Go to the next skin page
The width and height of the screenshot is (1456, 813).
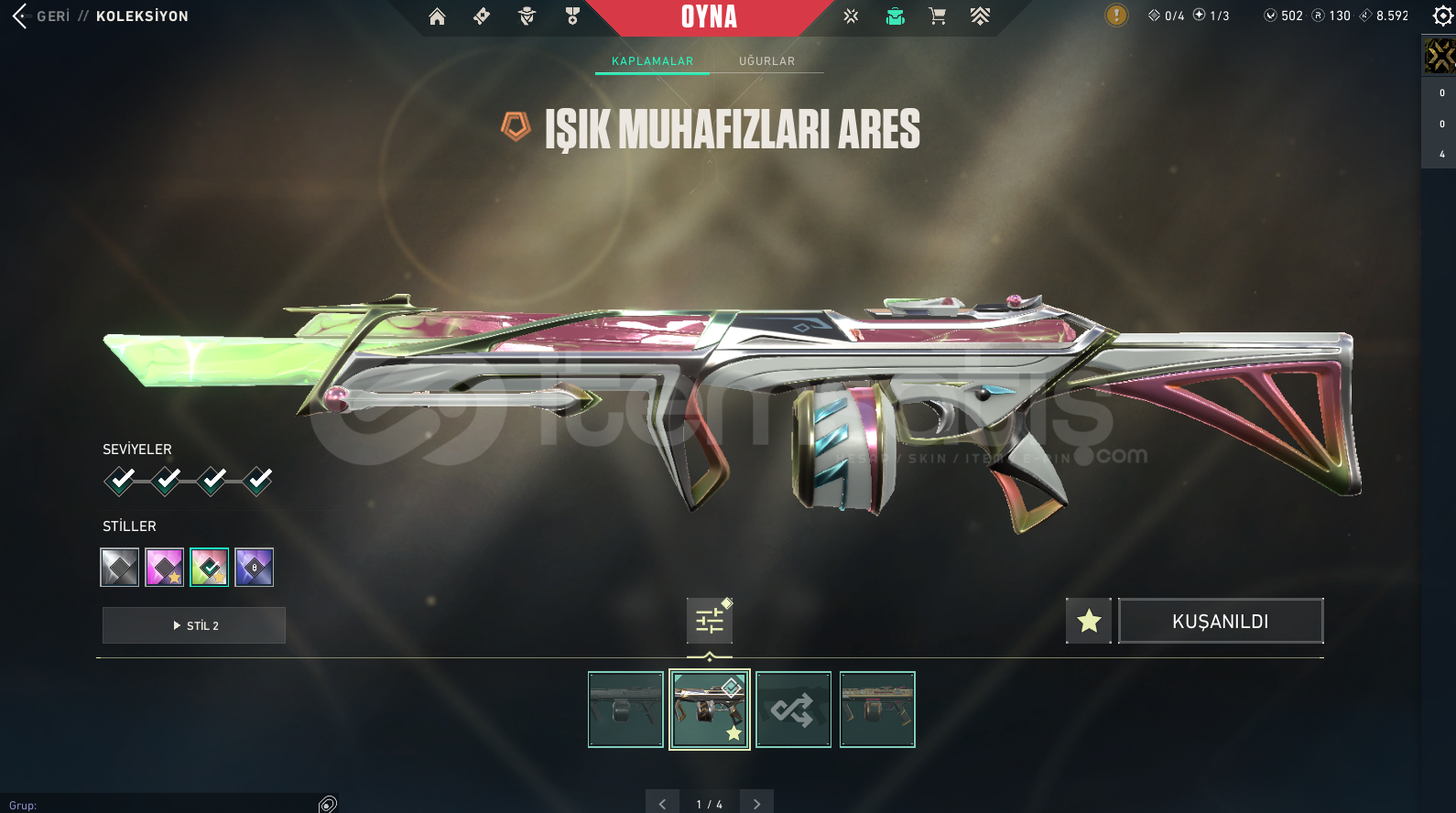coord(756,804)
